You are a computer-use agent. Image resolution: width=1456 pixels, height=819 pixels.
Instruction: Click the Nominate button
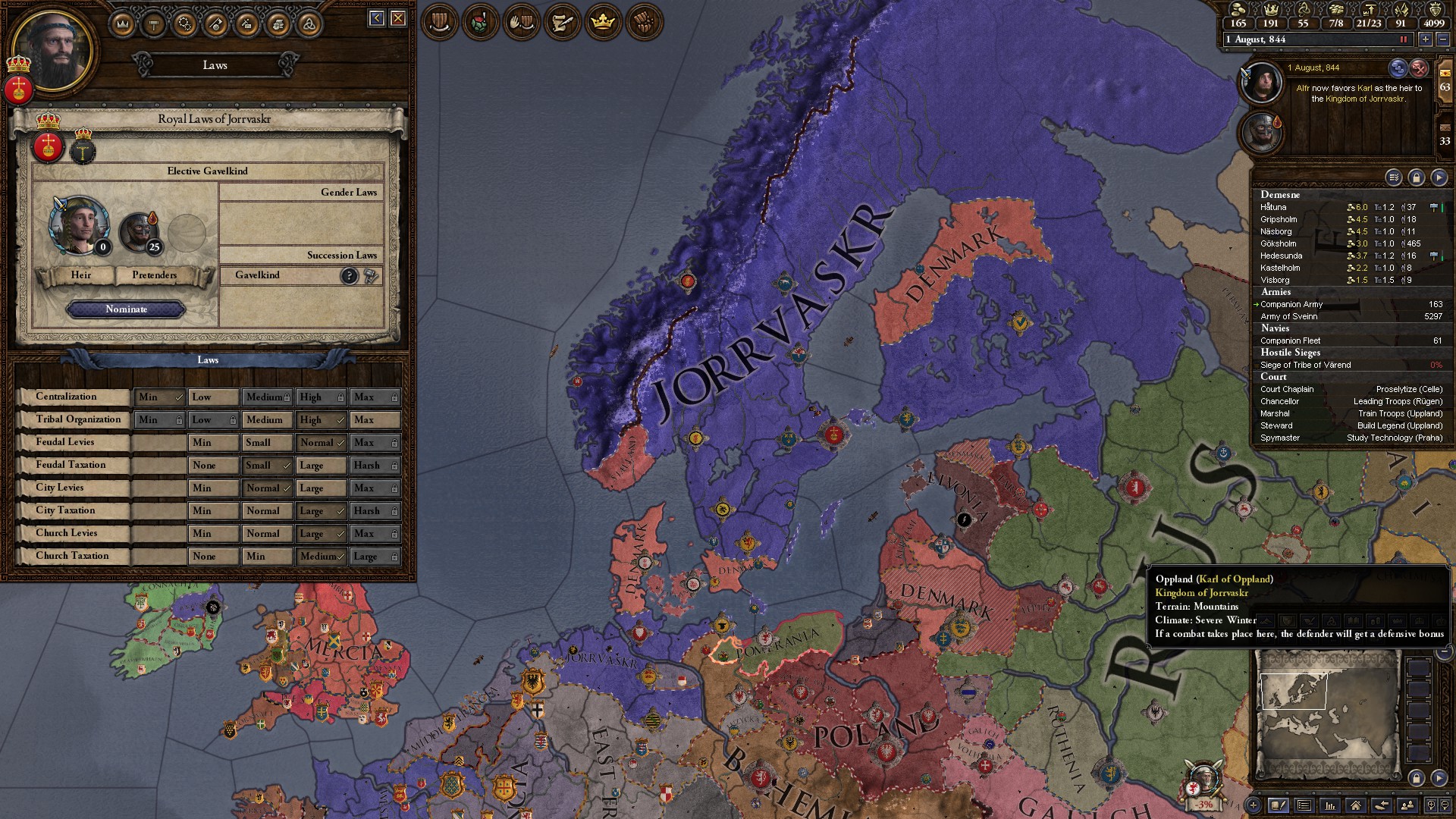pyautogui.click(x=126, y=309)
